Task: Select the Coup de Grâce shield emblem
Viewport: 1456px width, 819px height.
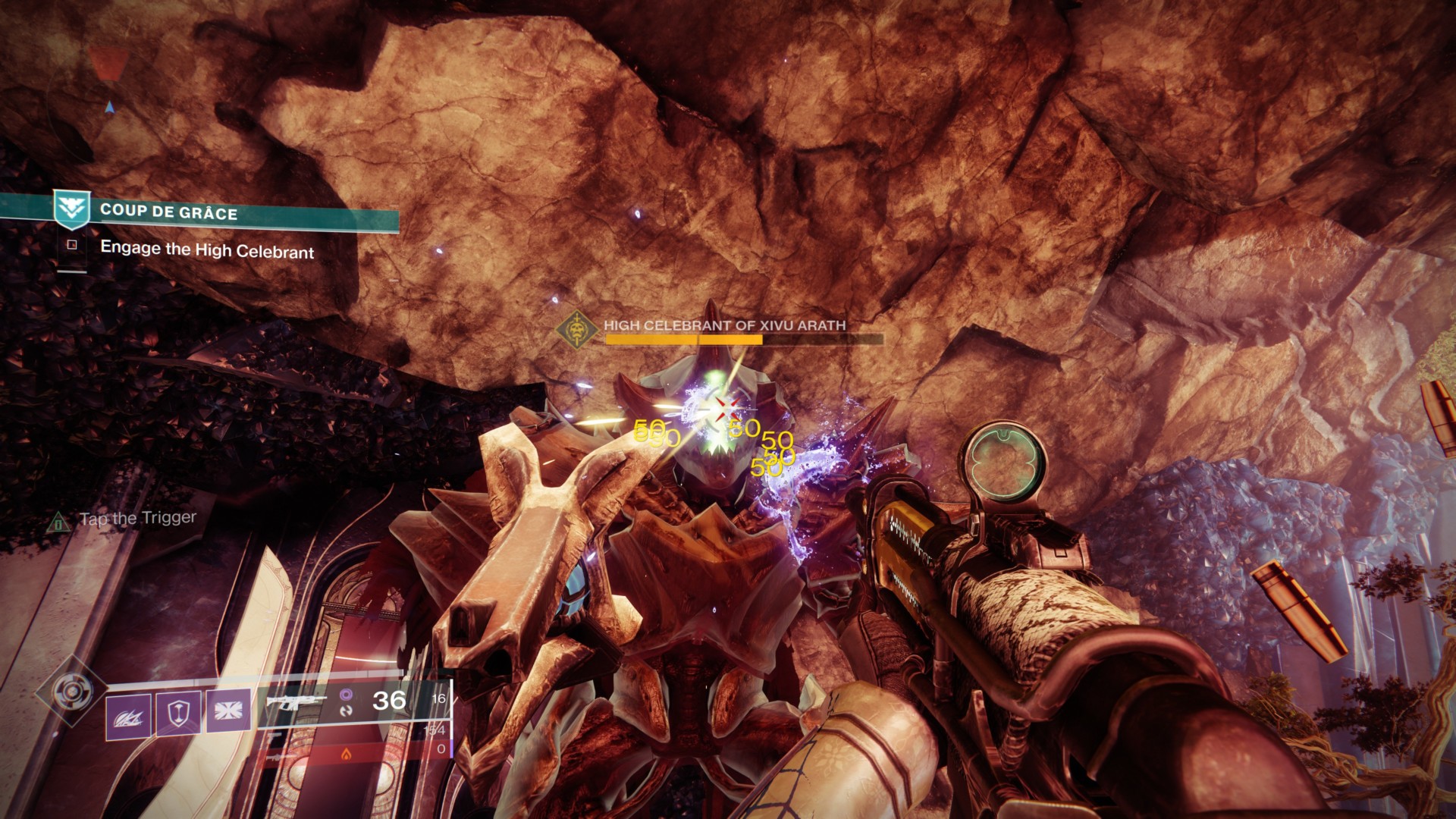Action: (72, 208)
